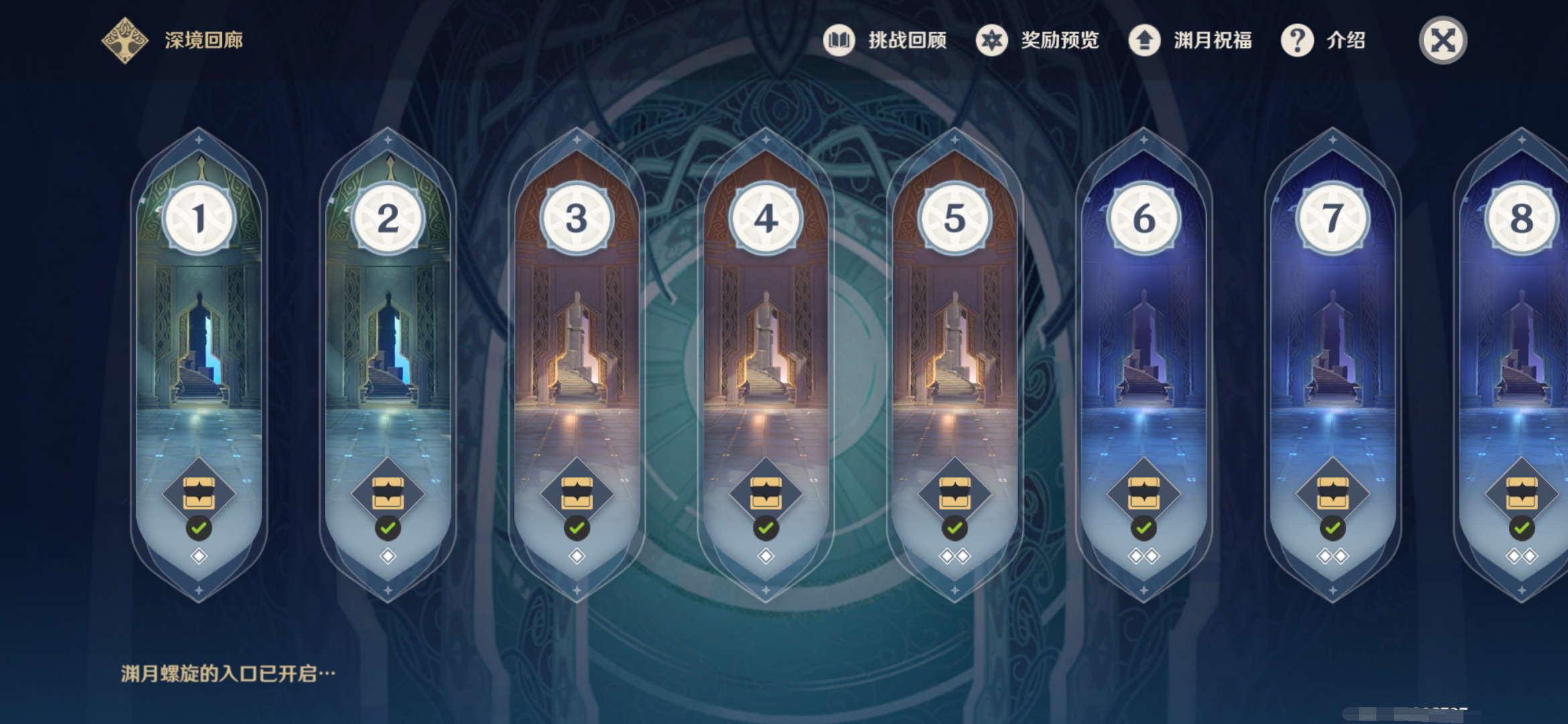Open 挑战回顾 challenge review

point(885,40)
